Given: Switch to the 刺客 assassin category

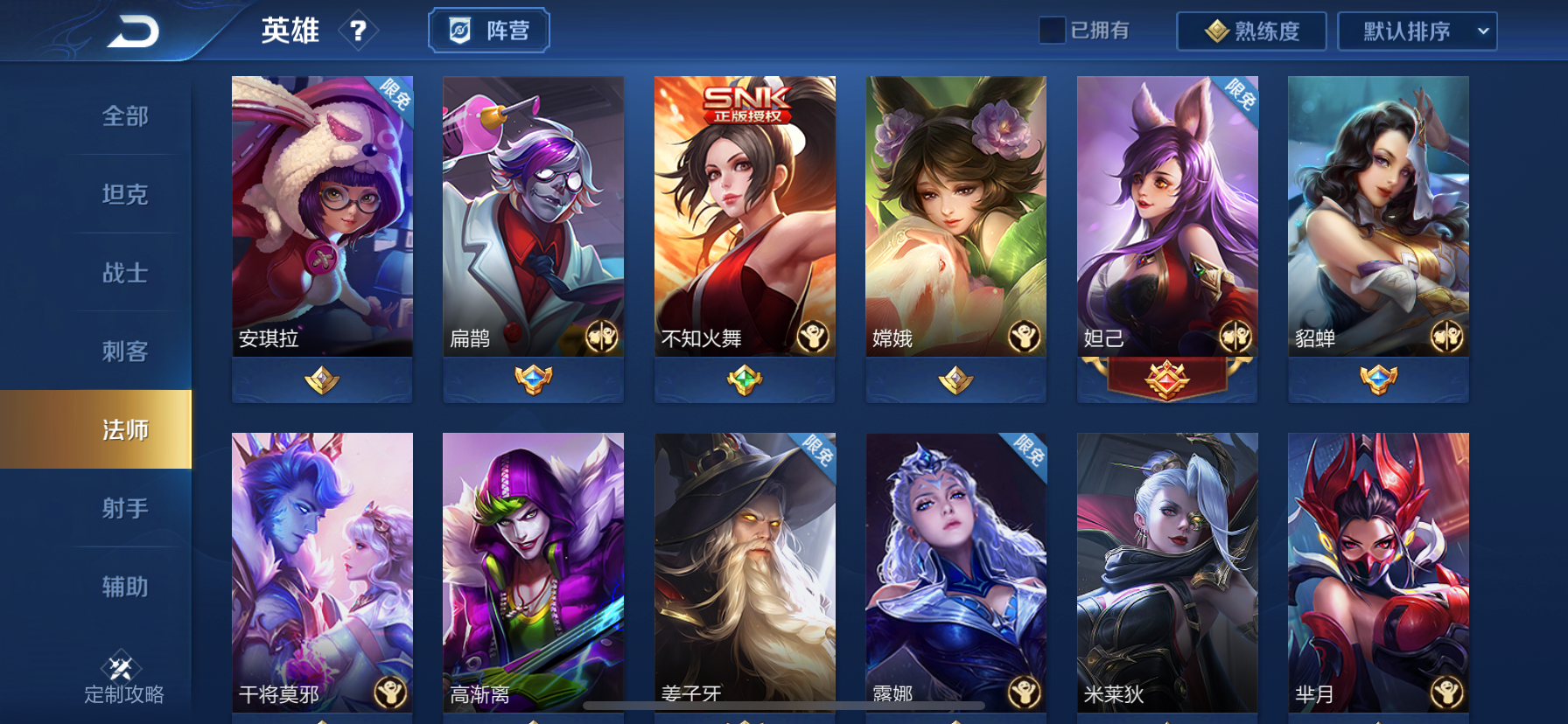Looking at the screenshot, I should [128, 352].
